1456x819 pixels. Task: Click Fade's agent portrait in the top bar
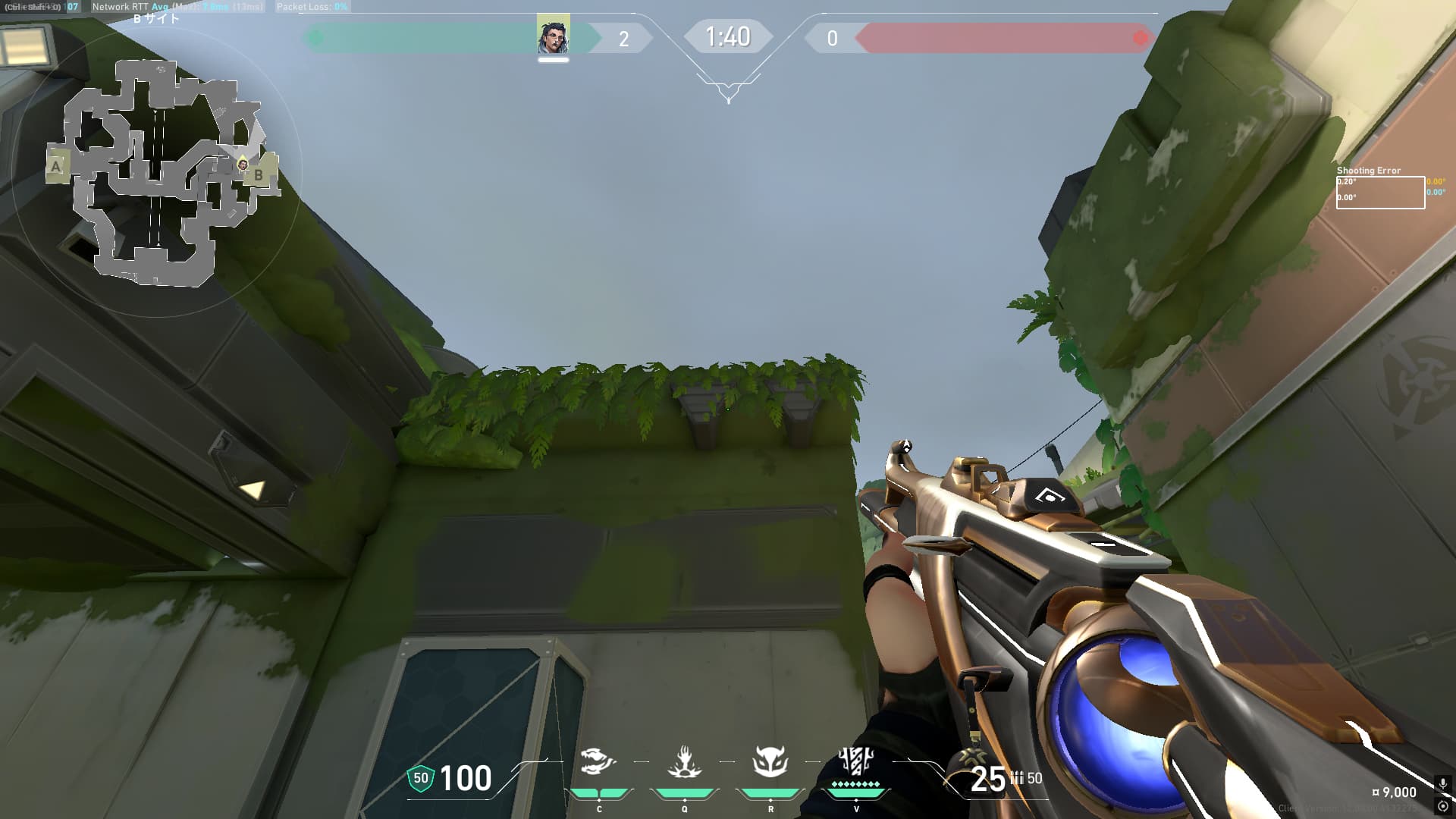pyautogui.click(x=553, y=36)
